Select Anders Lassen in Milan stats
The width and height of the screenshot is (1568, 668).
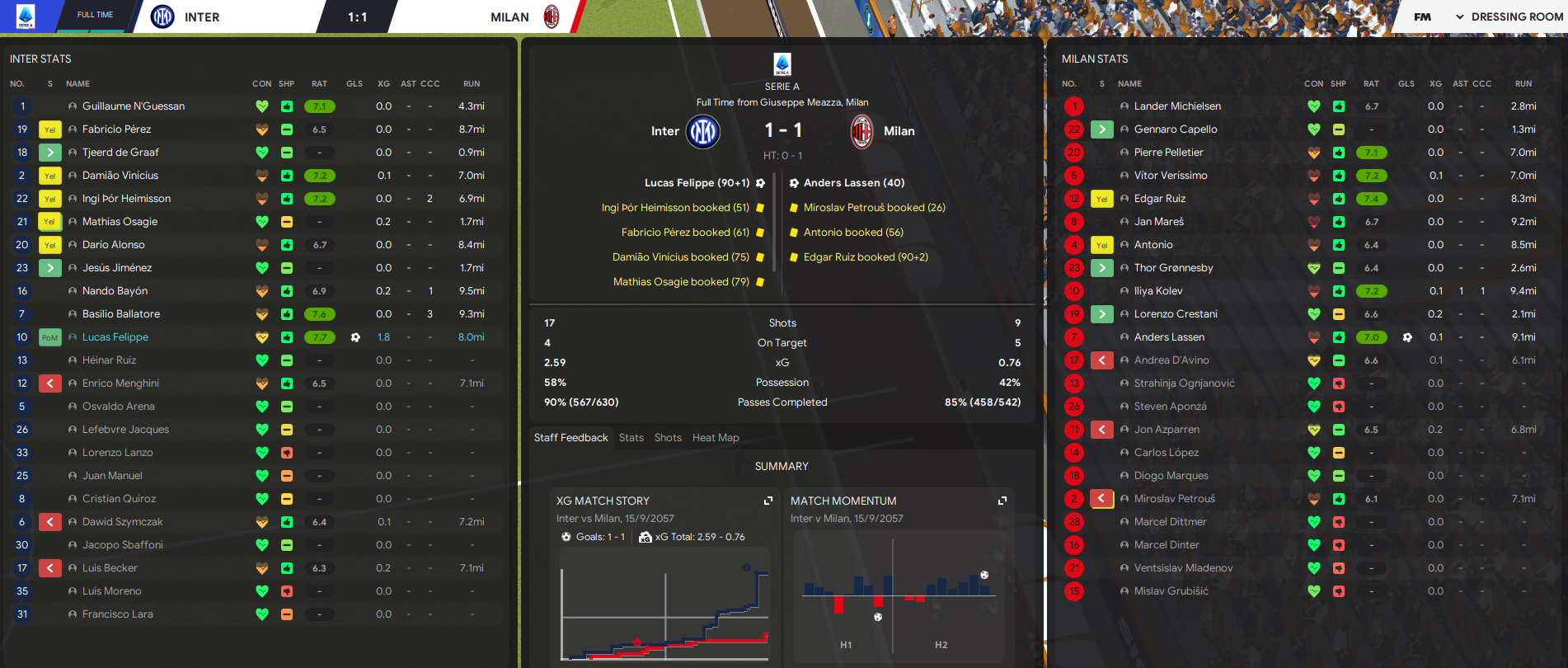(x=1169, y=337)
